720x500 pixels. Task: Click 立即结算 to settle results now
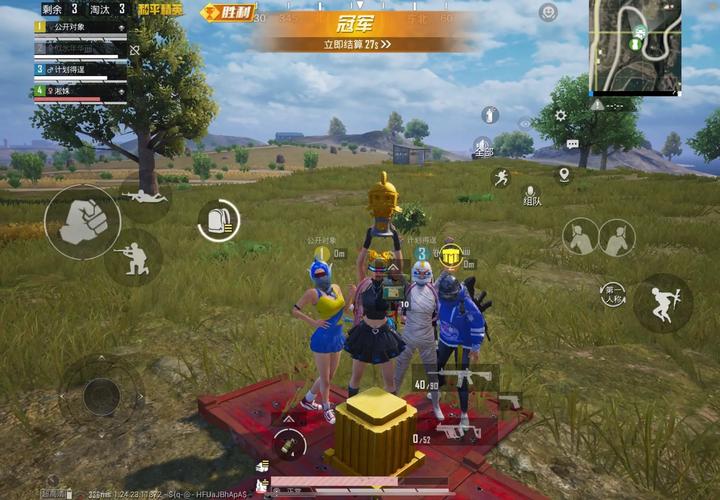coord(357,44)
